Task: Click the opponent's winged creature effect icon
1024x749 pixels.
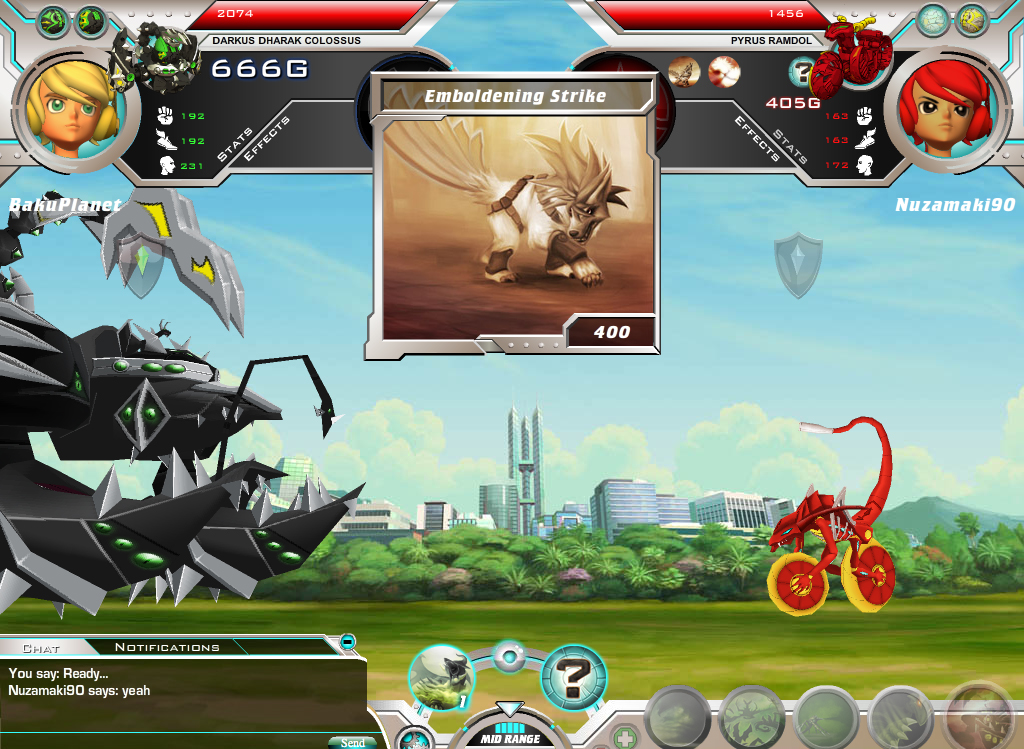Action: (684, 71)
